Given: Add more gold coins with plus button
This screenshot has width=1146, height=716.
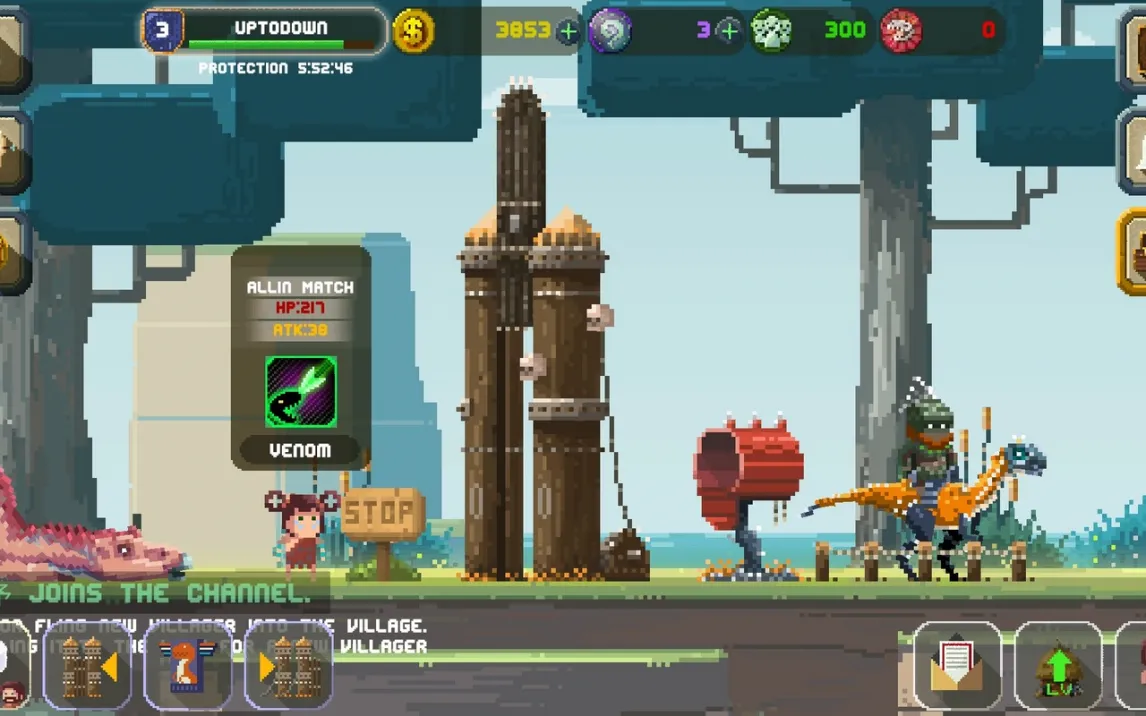Looking at the screenshot, I should tap(568, 31).
